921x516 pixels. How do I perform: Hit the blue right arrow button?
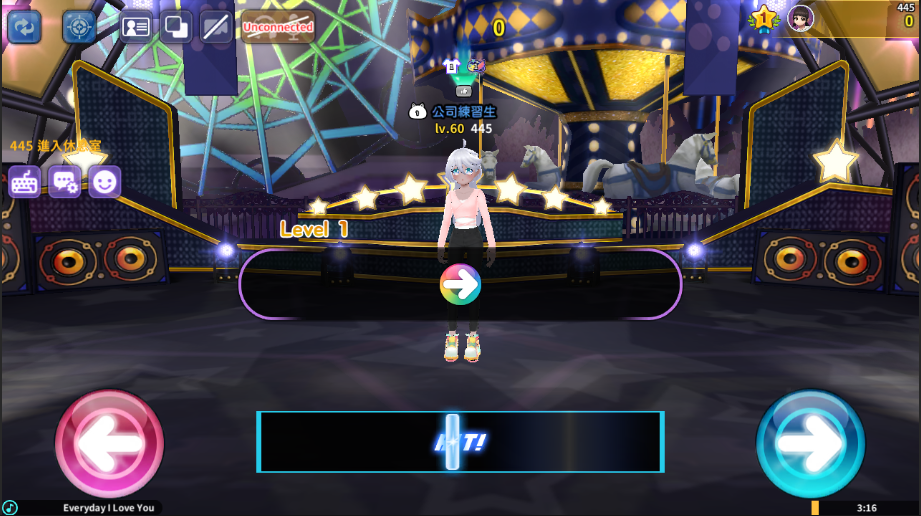pyautogui.click(x=810, y=443)
